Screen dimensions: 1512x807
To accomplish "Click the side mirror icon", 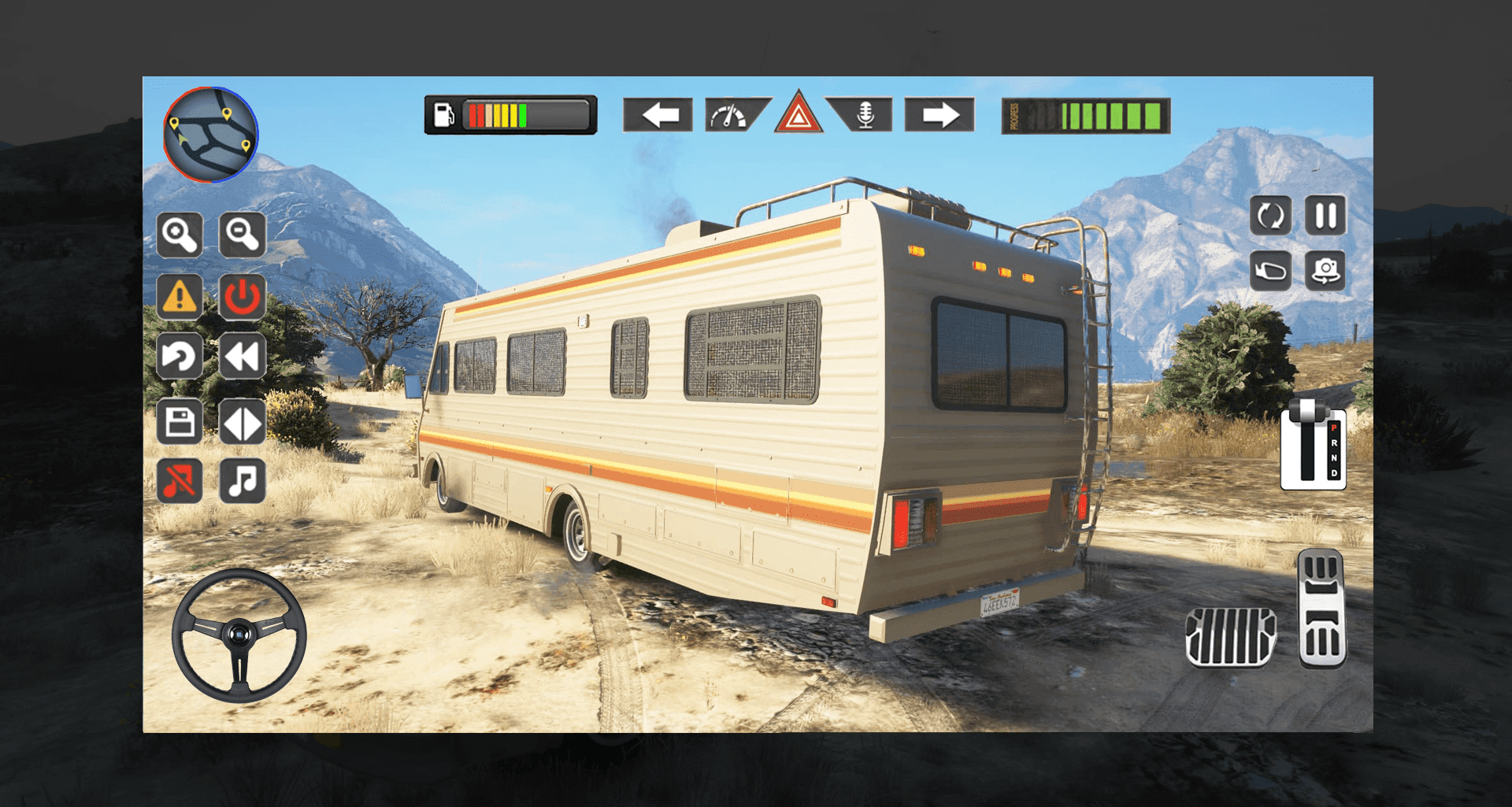I will [1270, 270].
